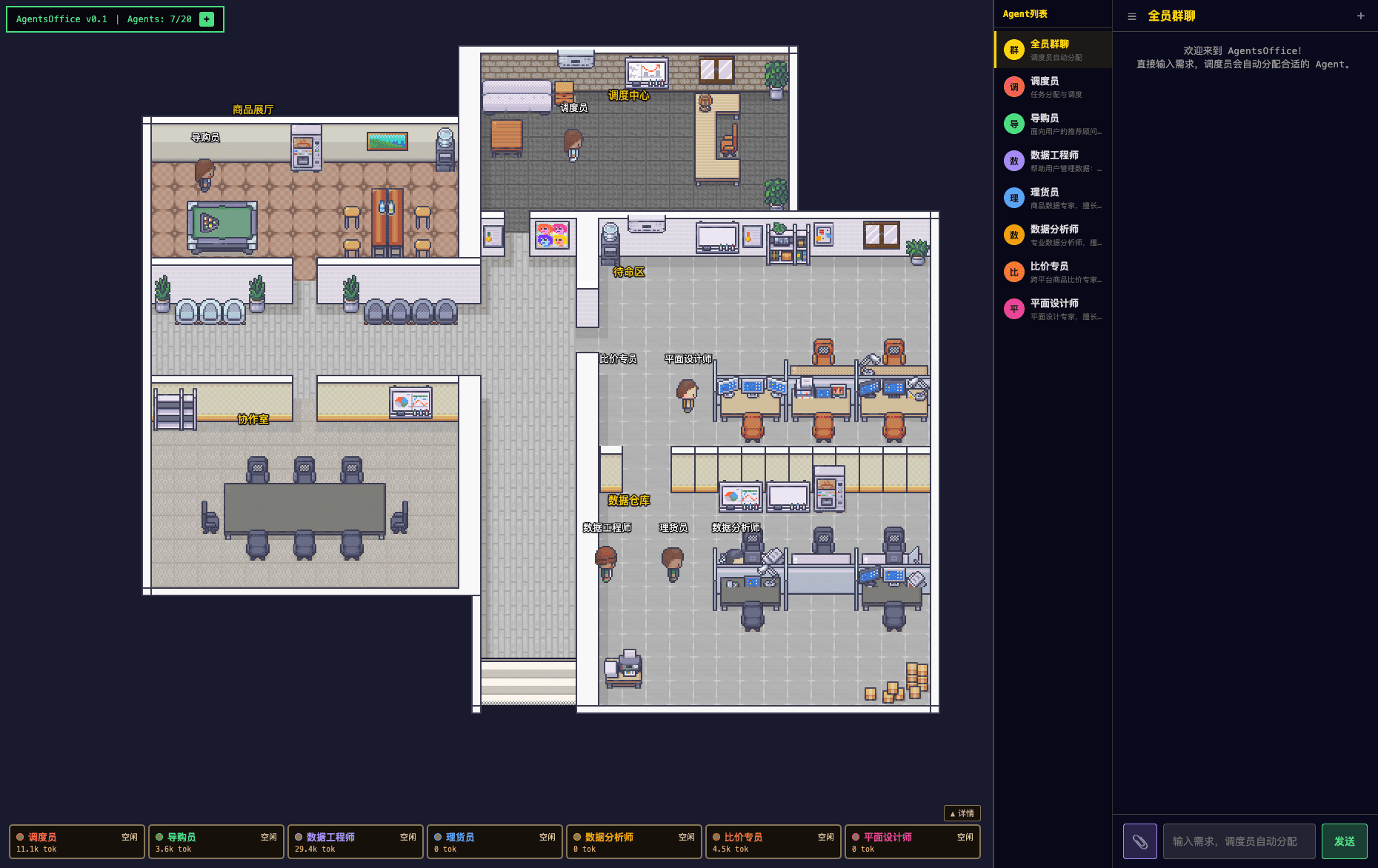The width and height of the screenshot is (1378, 868).
Task: Click the 比价专员 status card showing 4.5k tok
Action: 773,841
